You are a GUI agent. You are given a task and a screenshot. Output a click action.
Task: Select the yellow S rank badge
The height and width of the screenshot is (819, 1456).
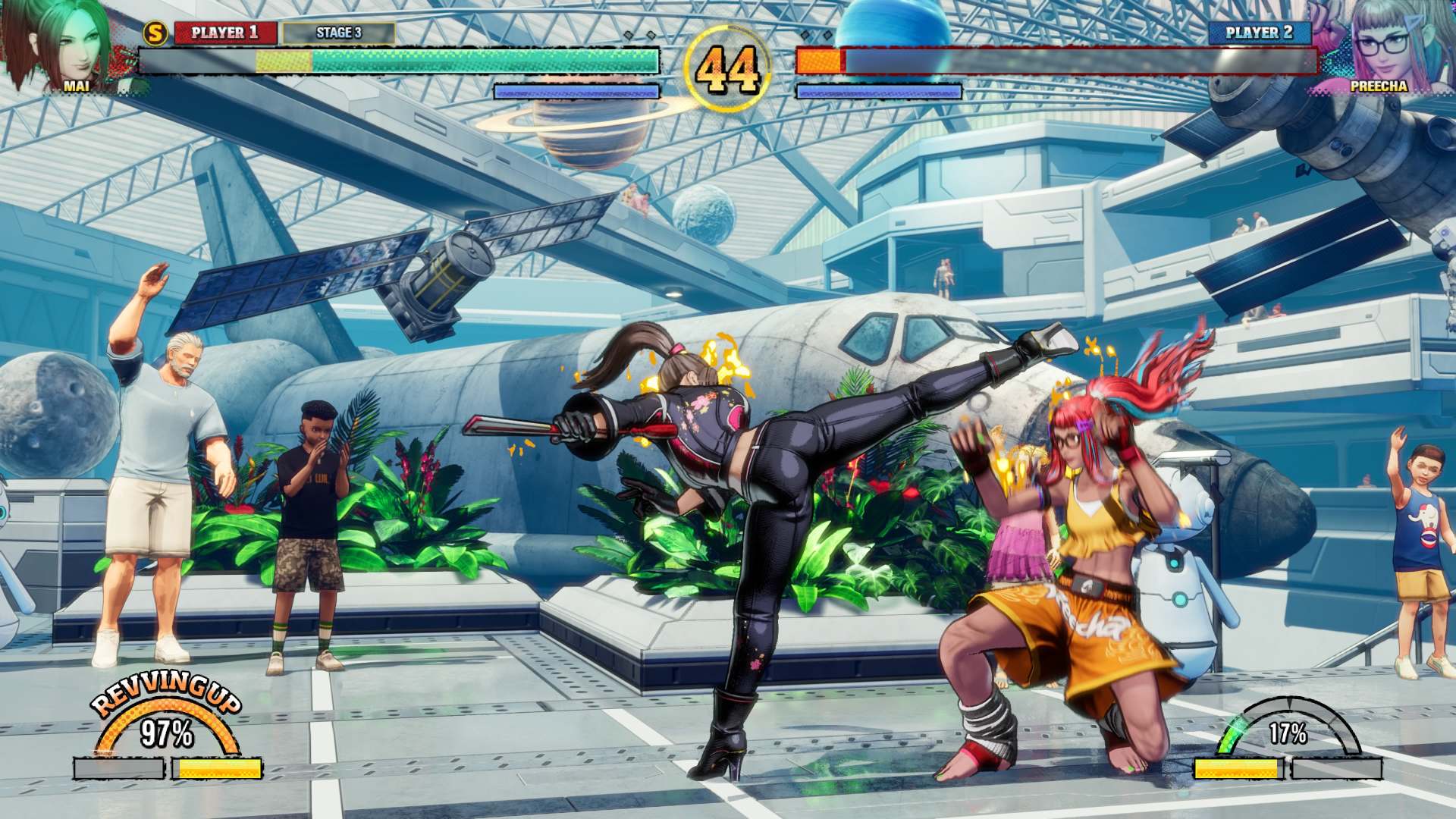click(156, 33)
